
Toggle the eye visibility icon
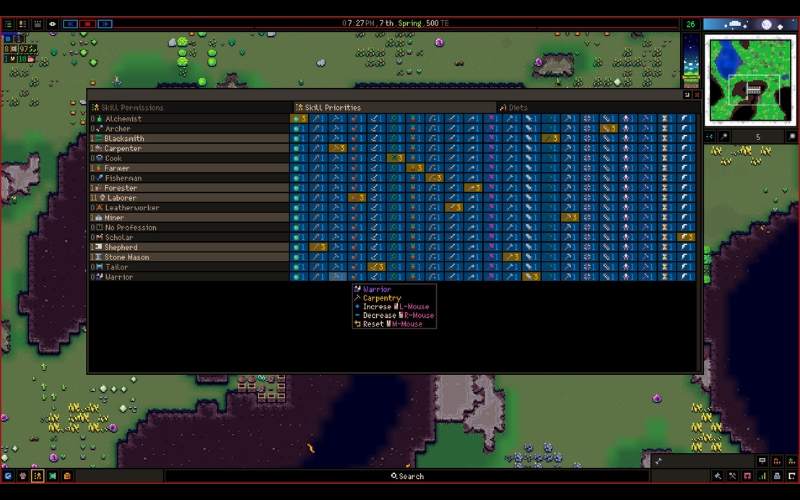click(52, 23)
